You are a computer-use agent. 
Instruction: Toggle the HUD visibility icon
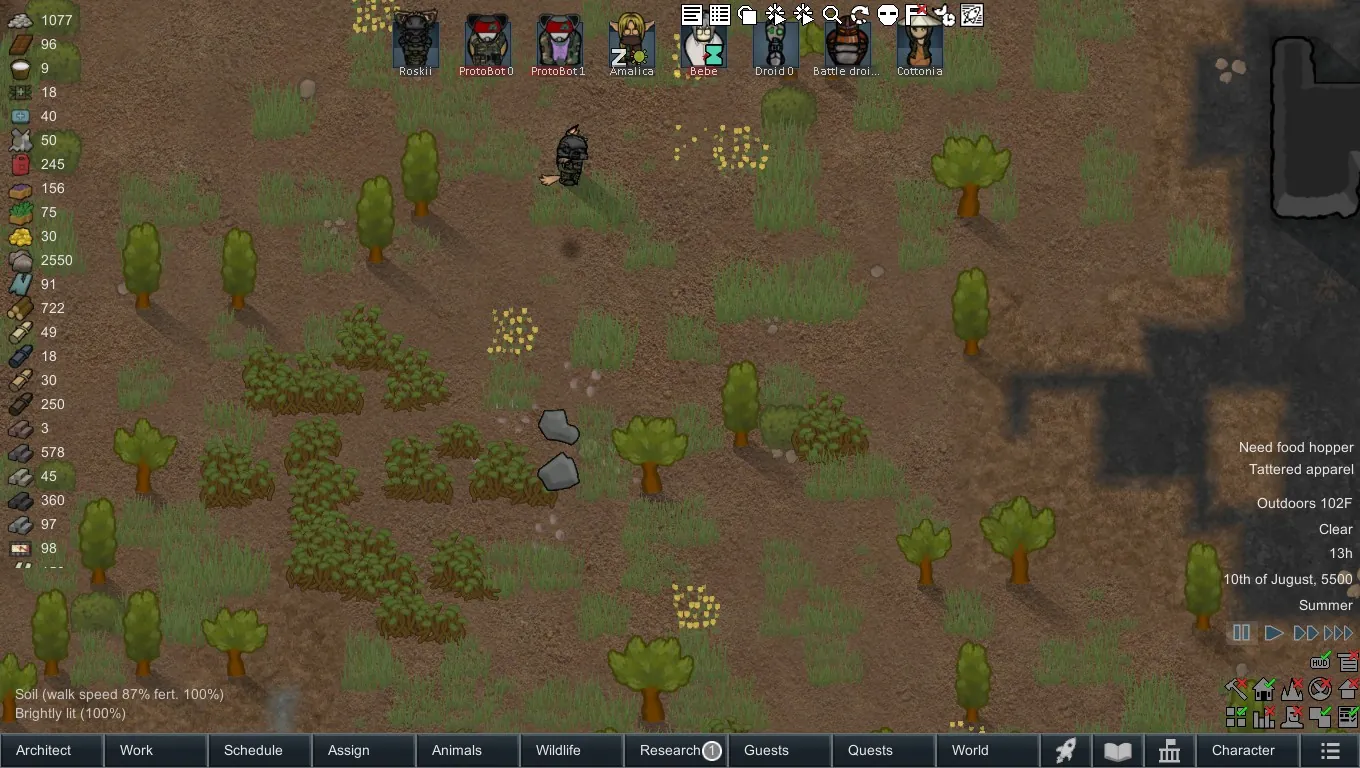click(1320, 662)
